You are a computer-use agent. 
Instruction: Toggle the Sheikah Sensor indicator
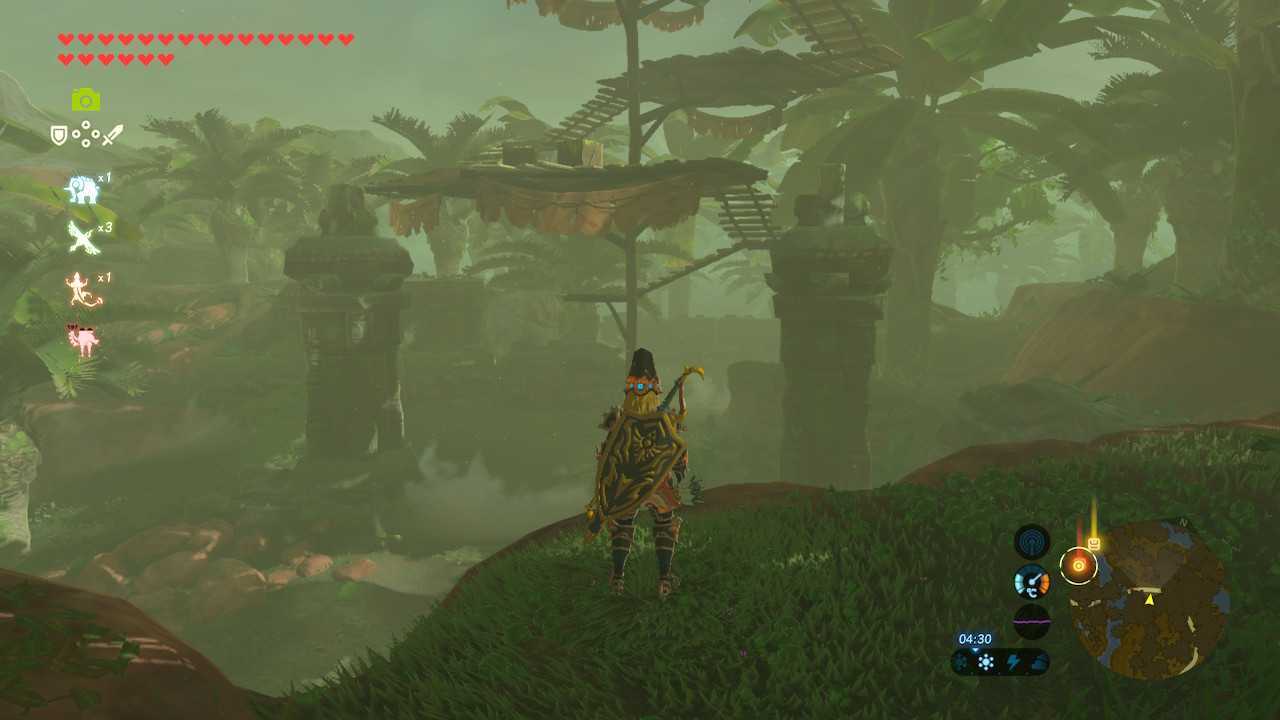1031,541
